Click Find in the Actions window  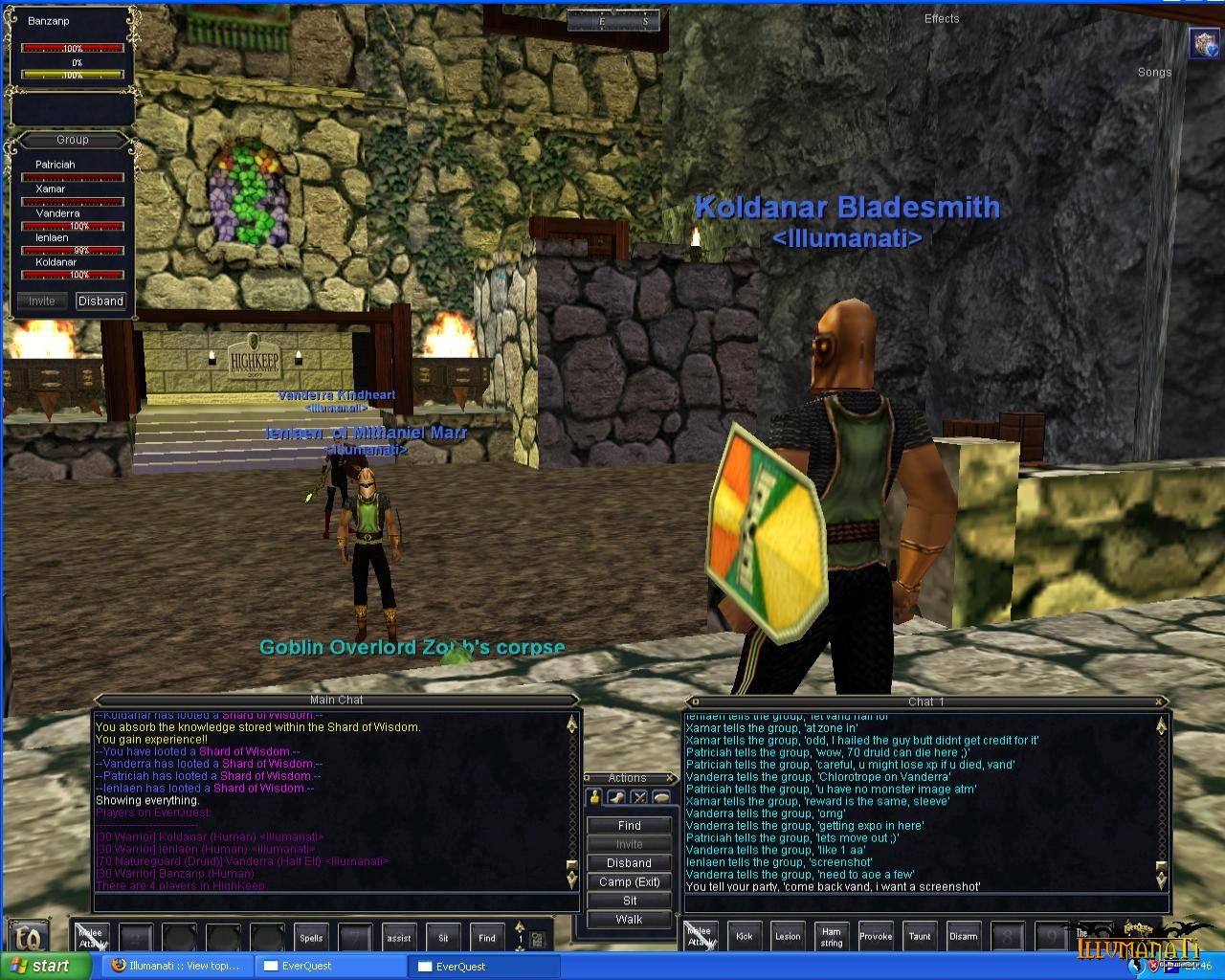pyautogui.click(x=629, y=825)
